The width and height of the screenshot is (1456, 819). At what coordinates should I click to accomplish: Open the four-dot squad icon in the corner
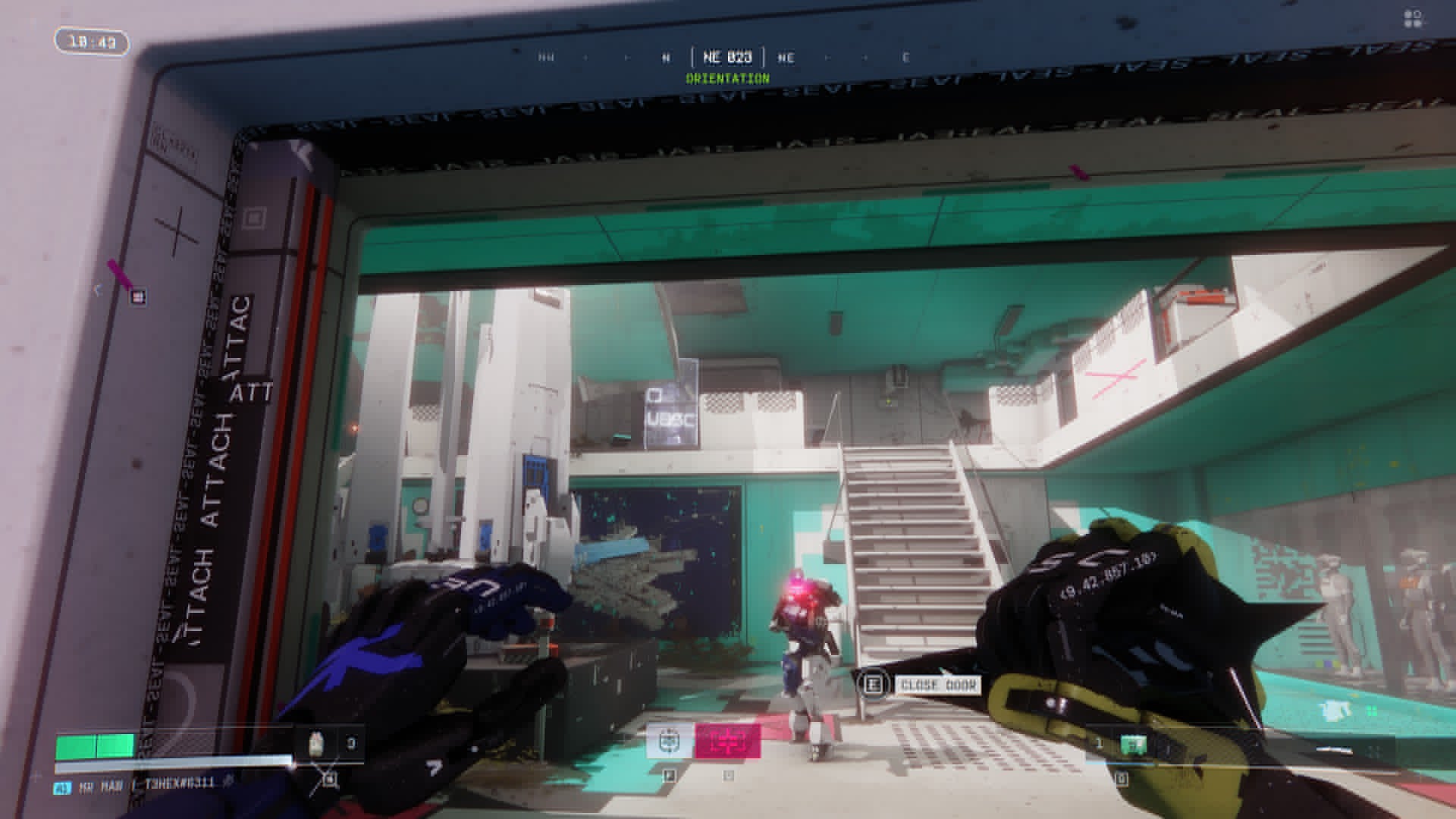1413,19
